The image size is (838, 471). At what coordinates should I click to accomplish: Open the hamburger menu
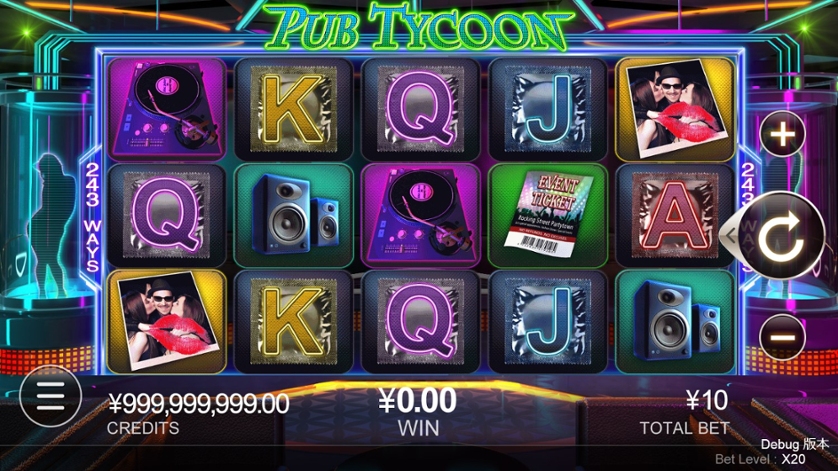[x=47, y=396]
